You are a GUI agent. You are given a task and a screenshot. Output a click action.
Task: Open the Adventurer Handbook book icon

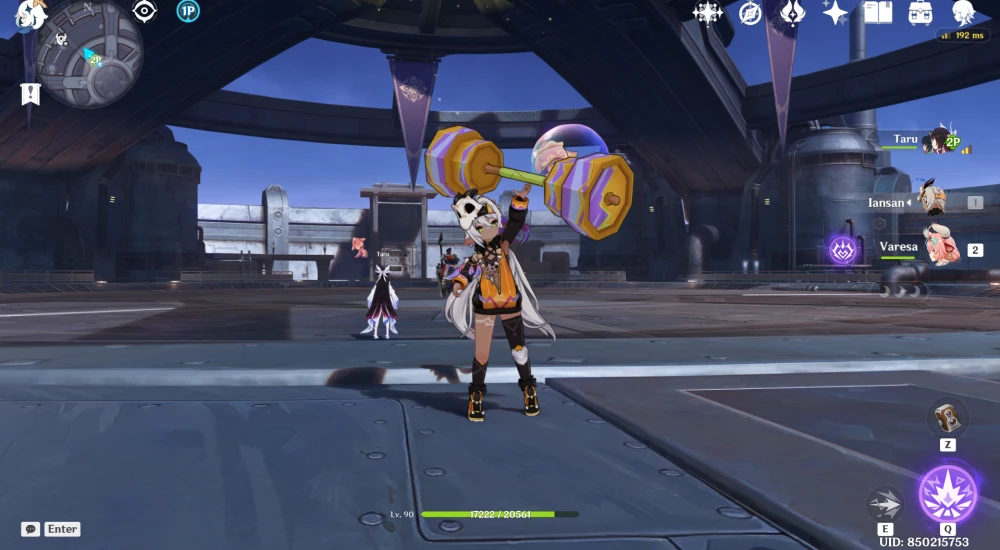[878, 12]
